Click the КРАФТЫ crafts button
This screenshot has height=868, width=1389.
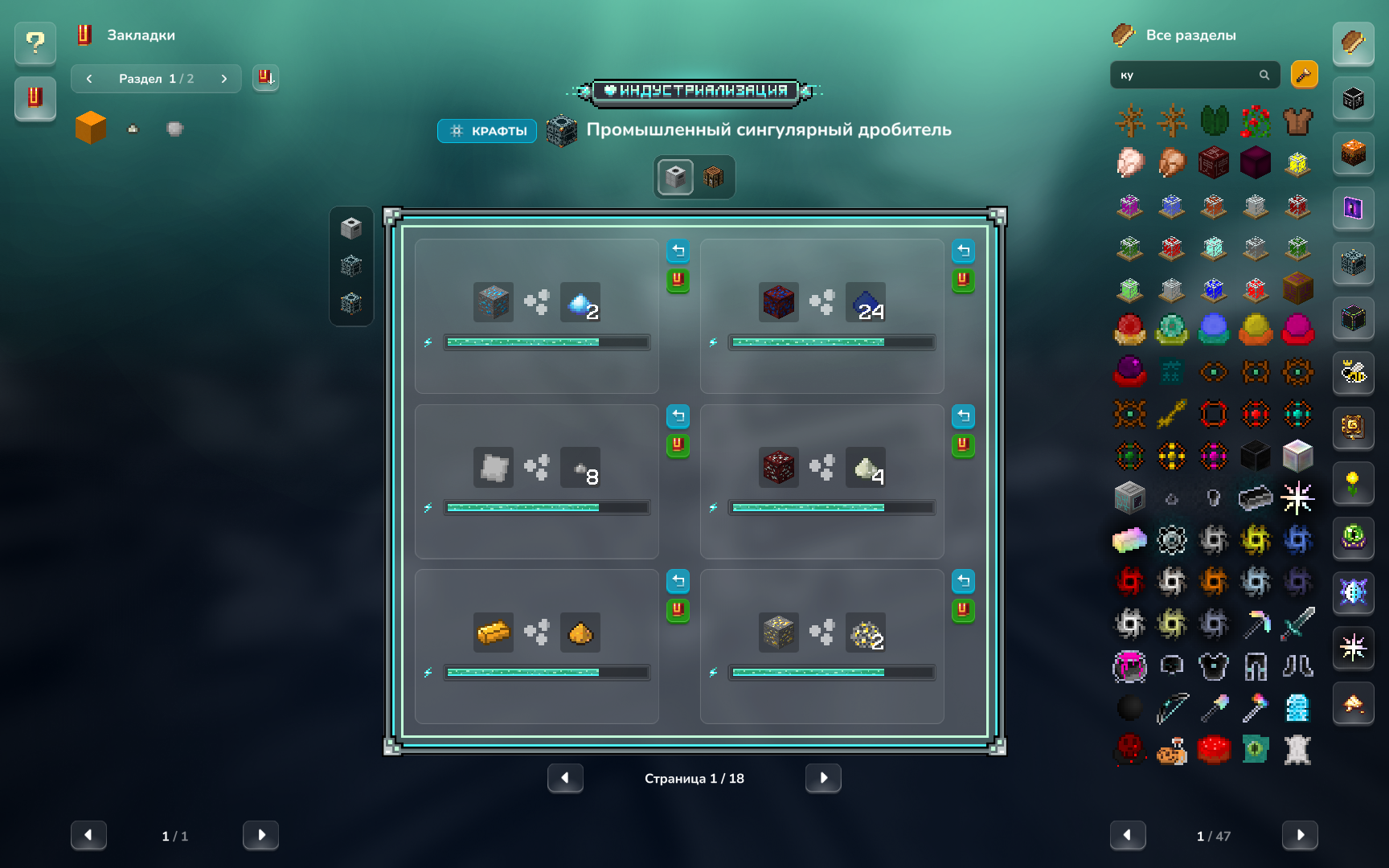pos(487,131)
